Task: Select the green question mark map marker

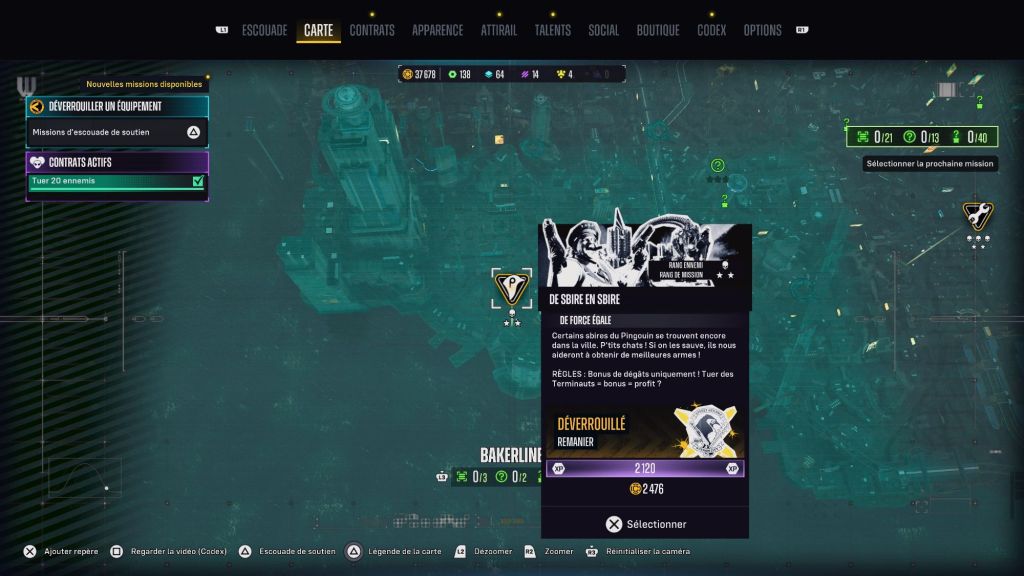Action: pyautogui.click(x=717, y=165)
